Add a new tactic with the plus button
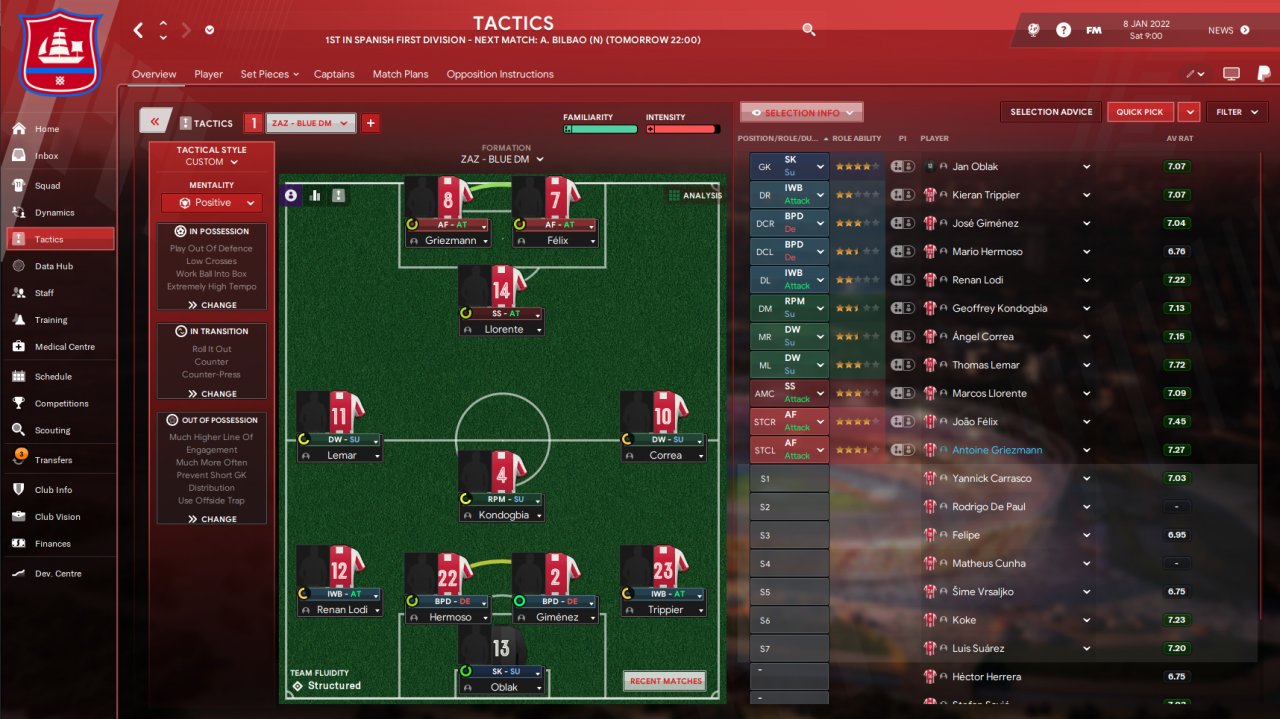1280x719 pixels. tap(370, 123)
